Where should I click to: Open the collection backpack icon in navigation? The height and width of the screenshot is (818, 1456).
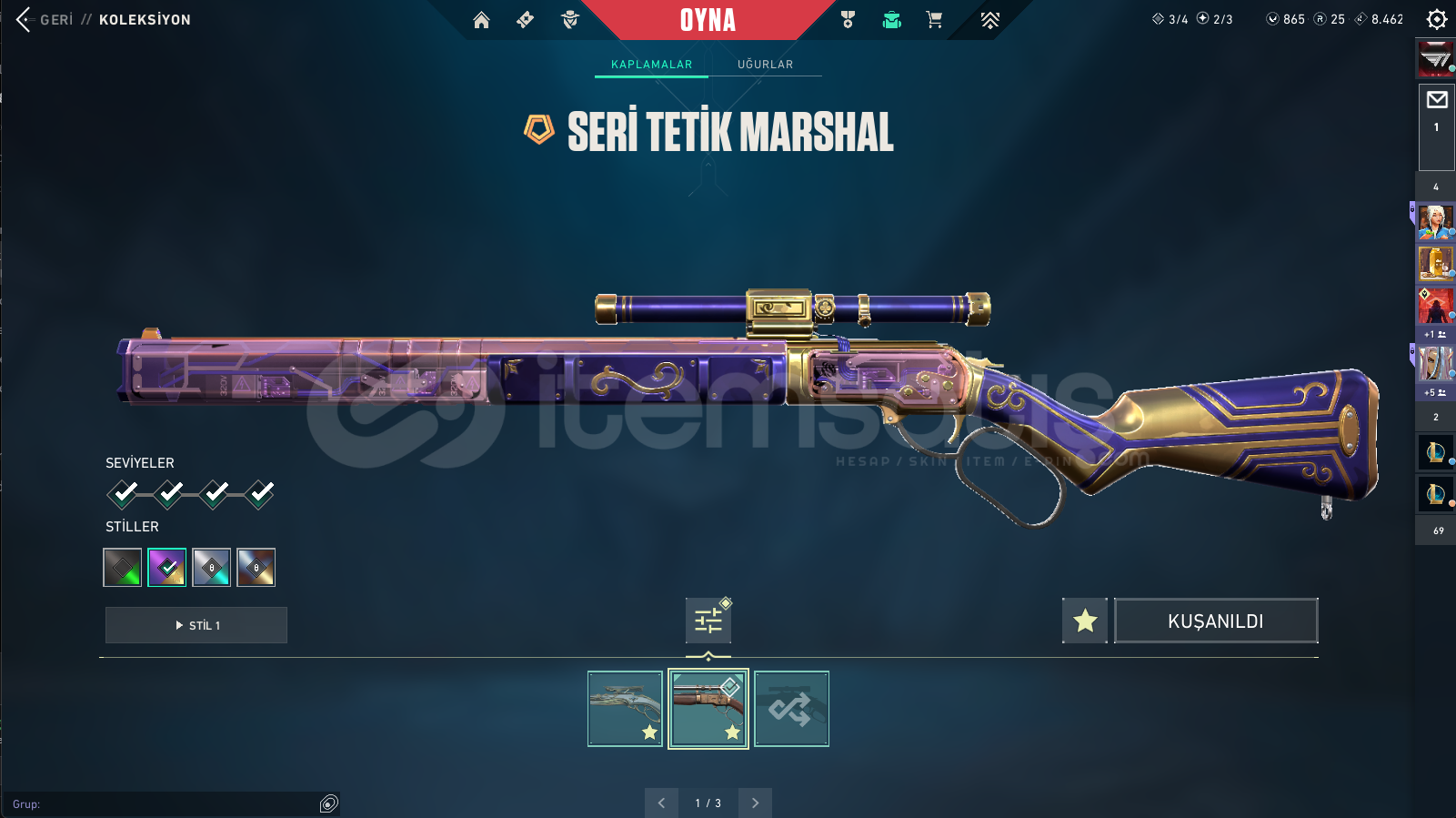[892, 20]
